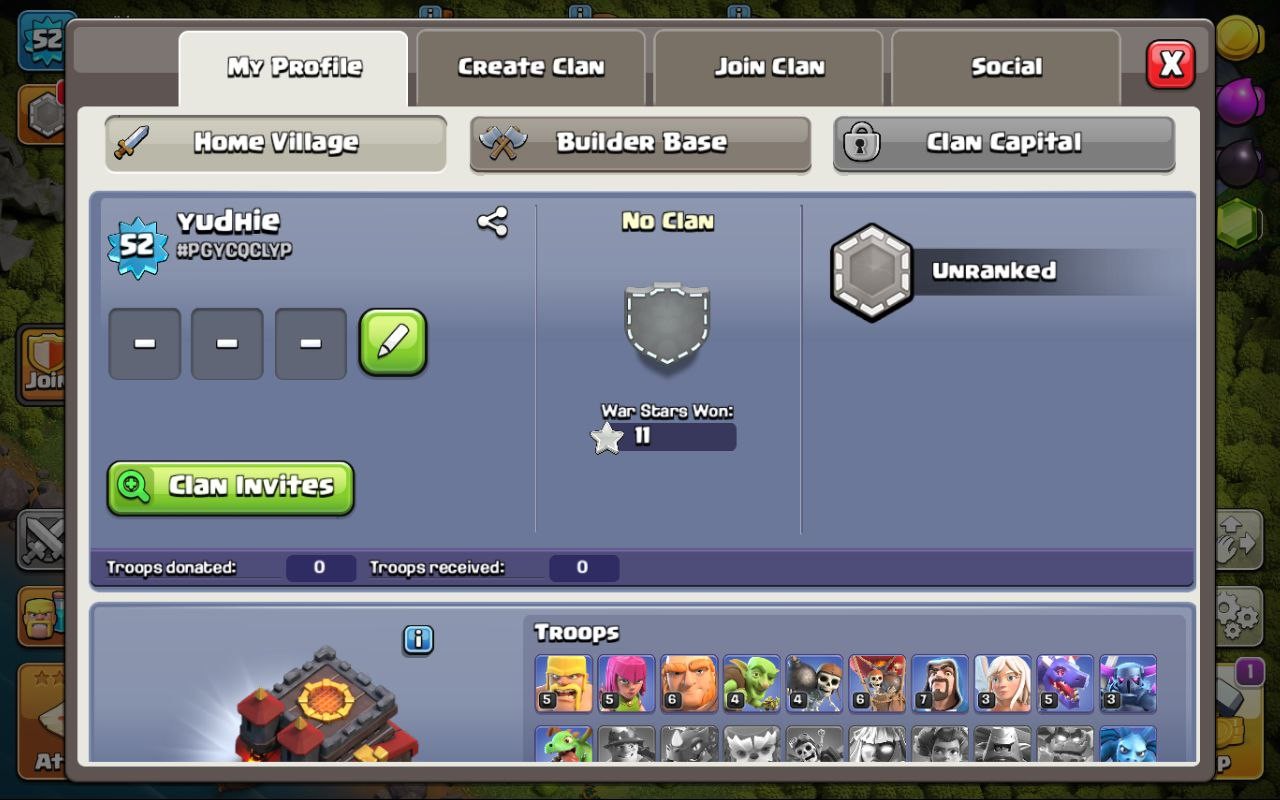Switch to the Social tab
The width and height of the screenshot is (1280, 800).
tap(1006, 66)
